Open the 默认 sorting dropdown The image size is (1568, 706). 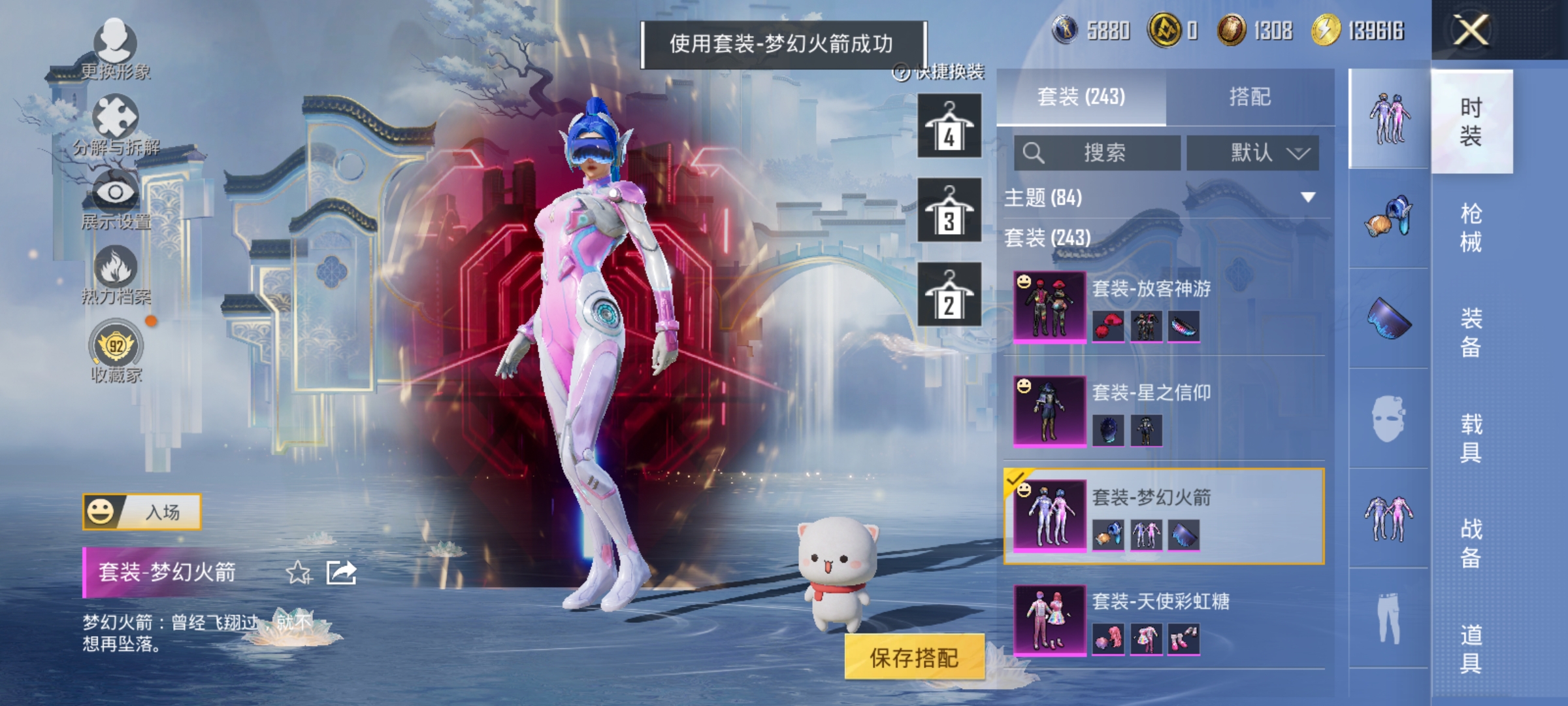pos(1254,150)
